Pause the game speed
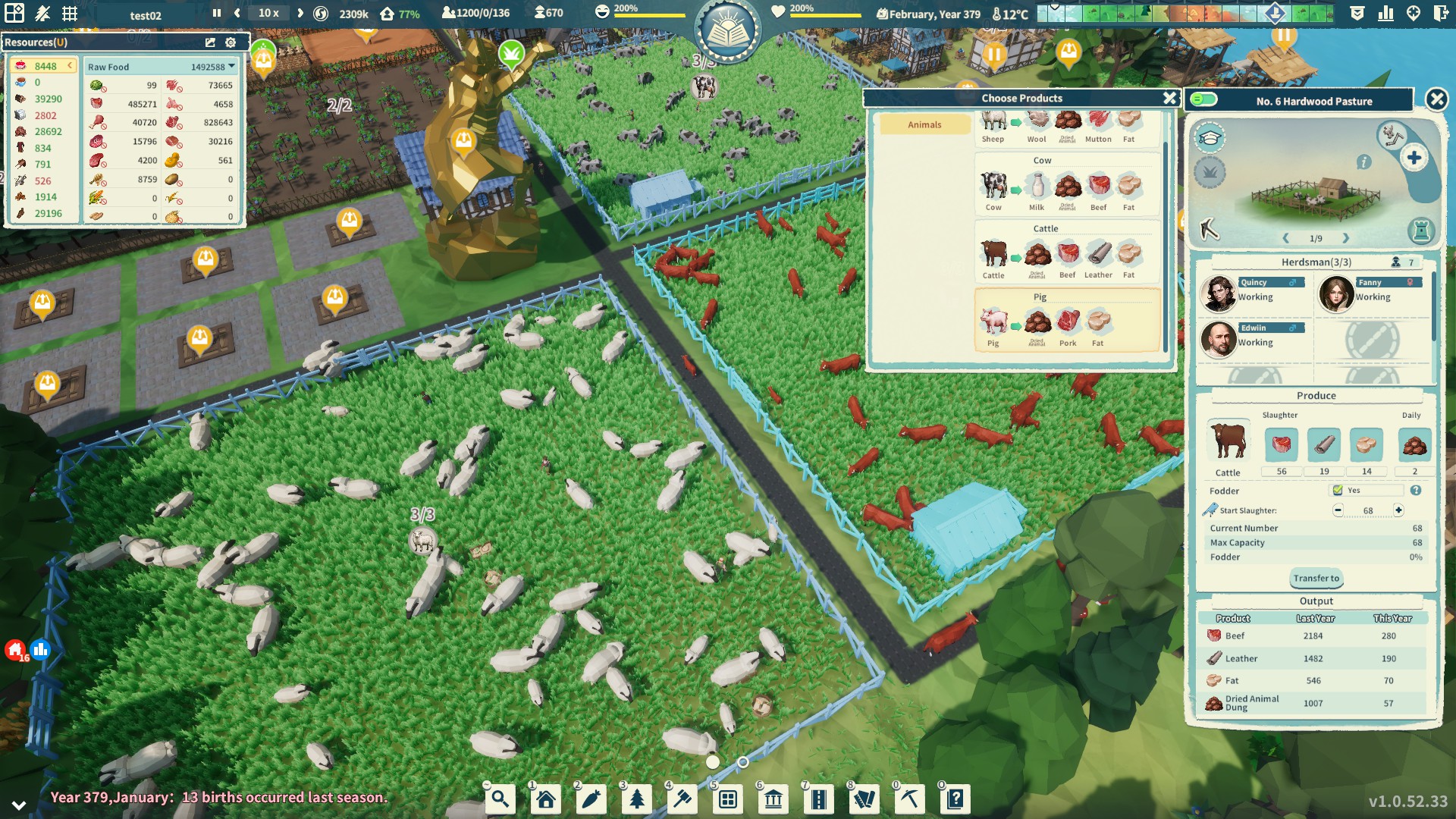This screenshot has width=1456, height=819. [217, 13]
